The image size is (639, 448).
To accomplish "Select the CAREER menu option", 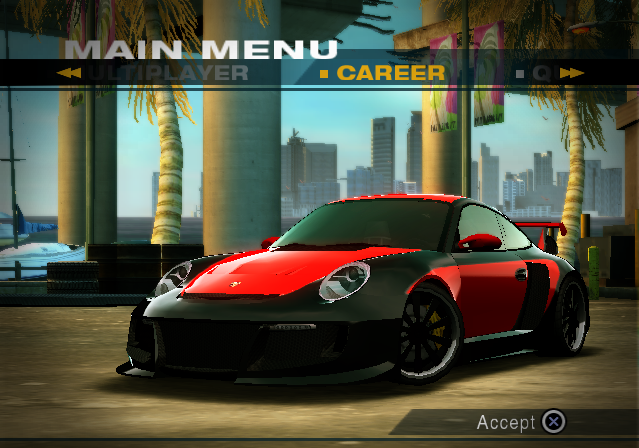I will coord(390,73).
